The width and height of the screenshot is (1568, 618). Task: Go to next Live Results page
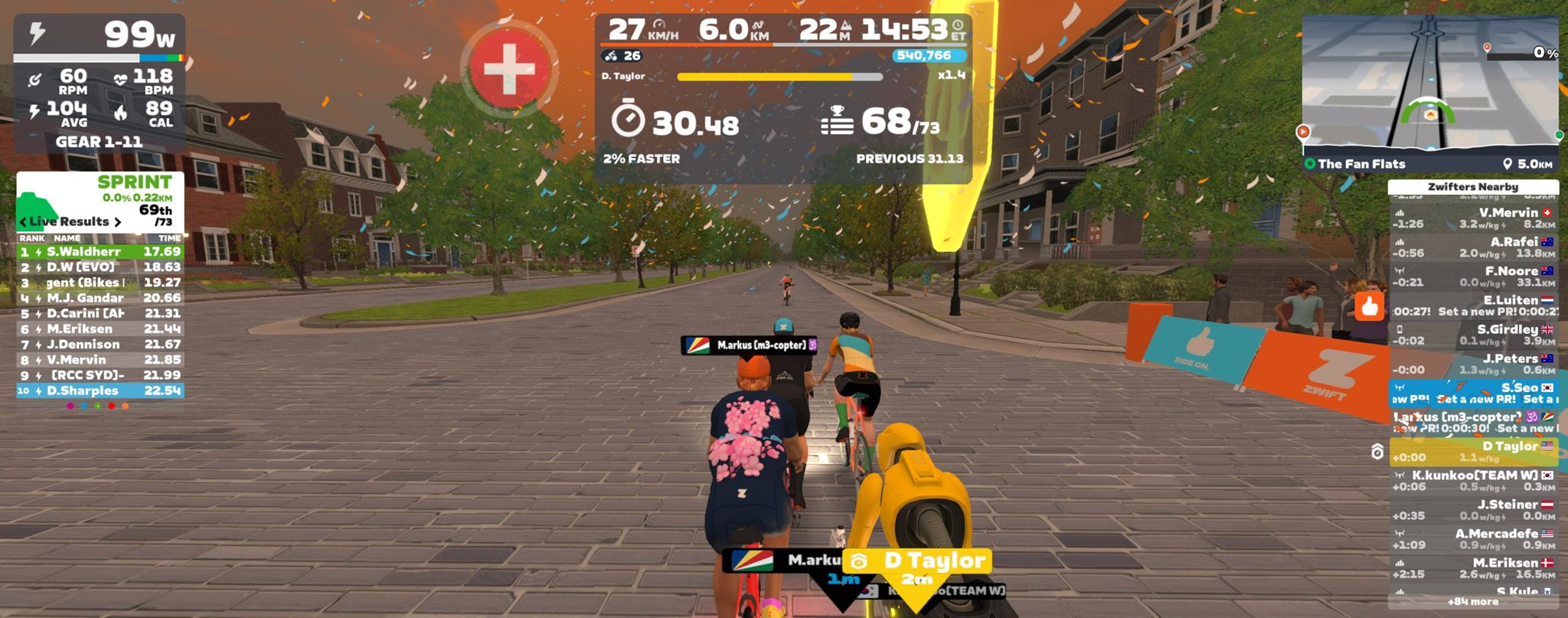click(x=118, y=222)
